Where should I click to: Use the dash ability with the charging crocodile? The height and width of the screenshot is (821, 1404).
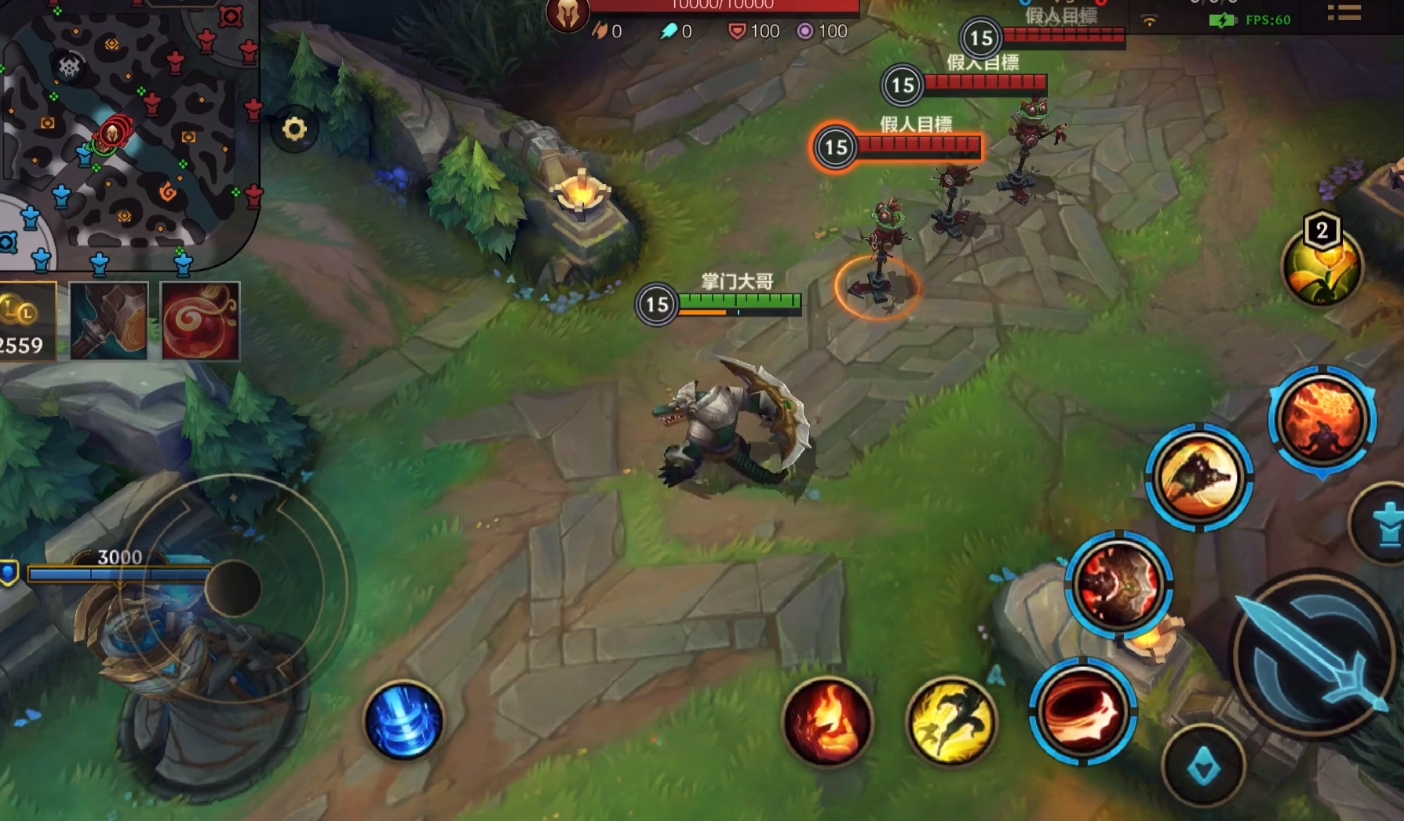(1198, 477)
